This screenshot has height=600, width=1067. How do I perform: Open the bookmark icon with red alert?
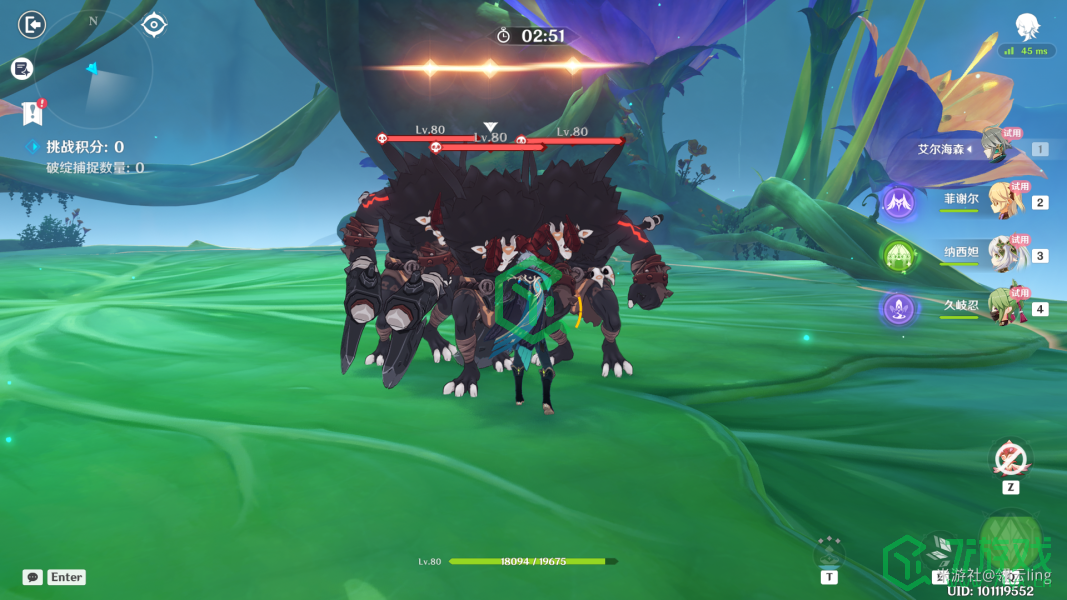tap(33, 111)
